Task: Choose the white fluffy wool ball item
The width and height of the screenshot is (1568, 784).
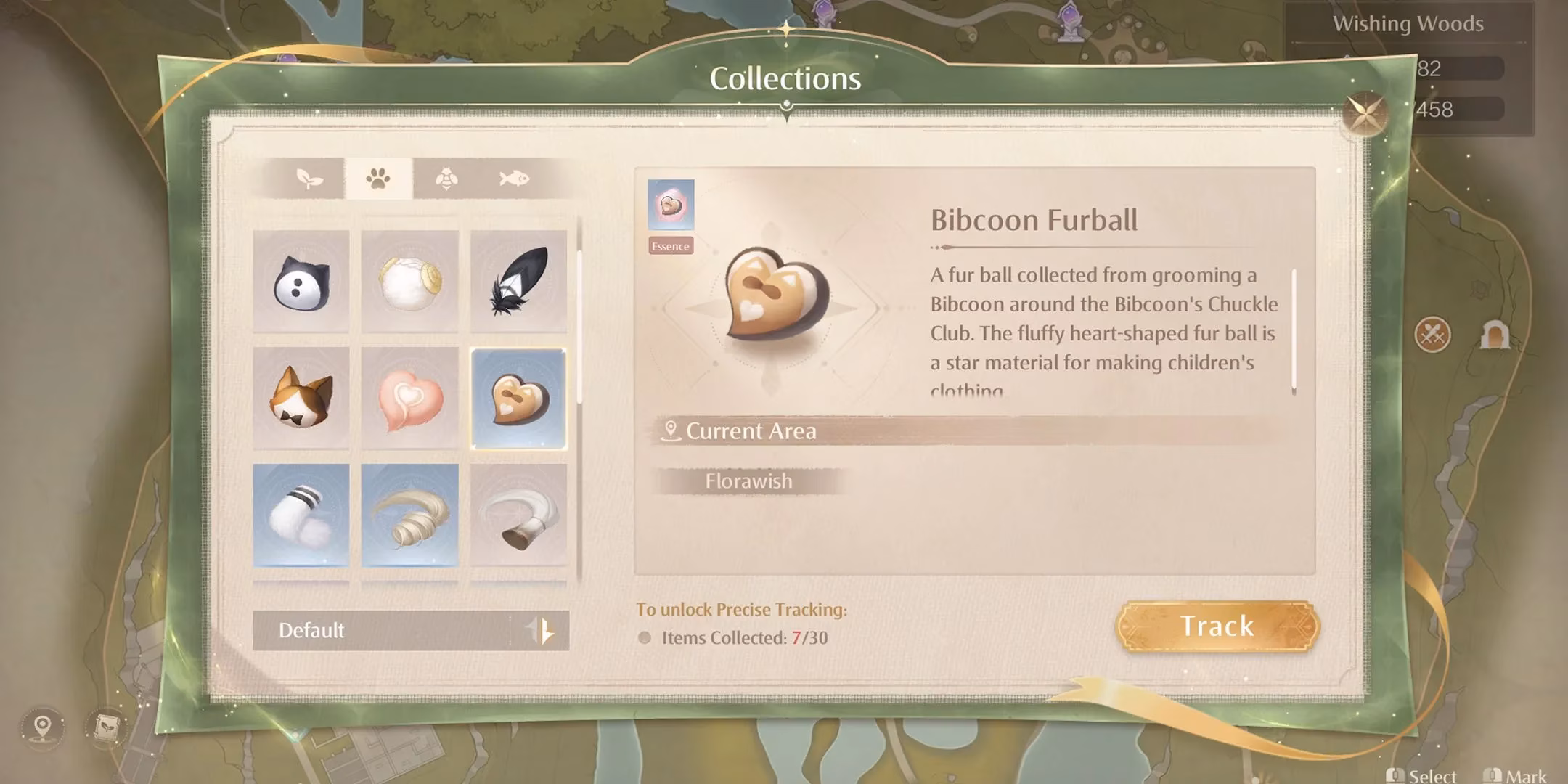Action: 409,282
